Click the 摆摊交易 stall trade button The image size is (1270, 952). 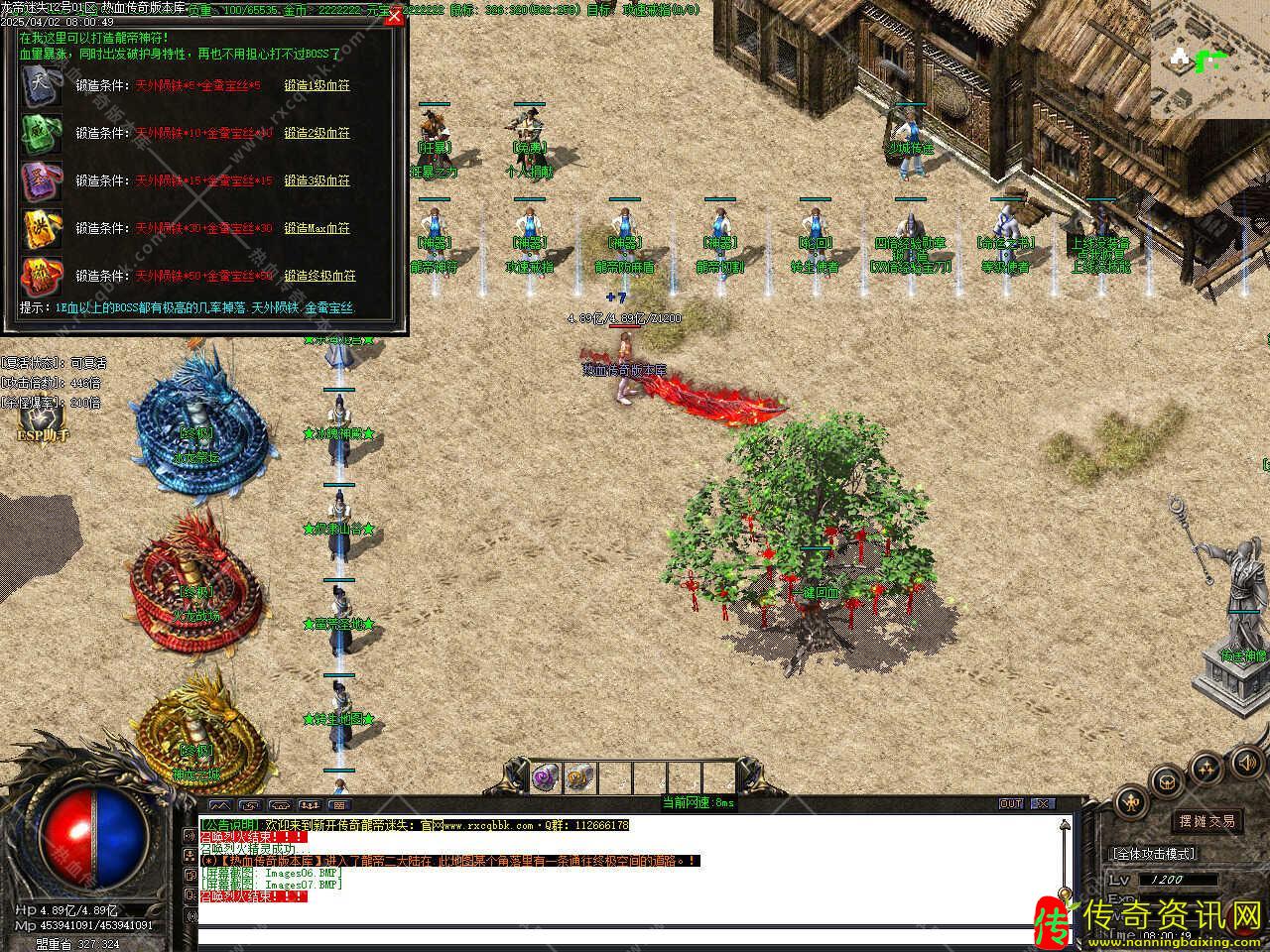pyautogui.click(x=1206, y=821)
